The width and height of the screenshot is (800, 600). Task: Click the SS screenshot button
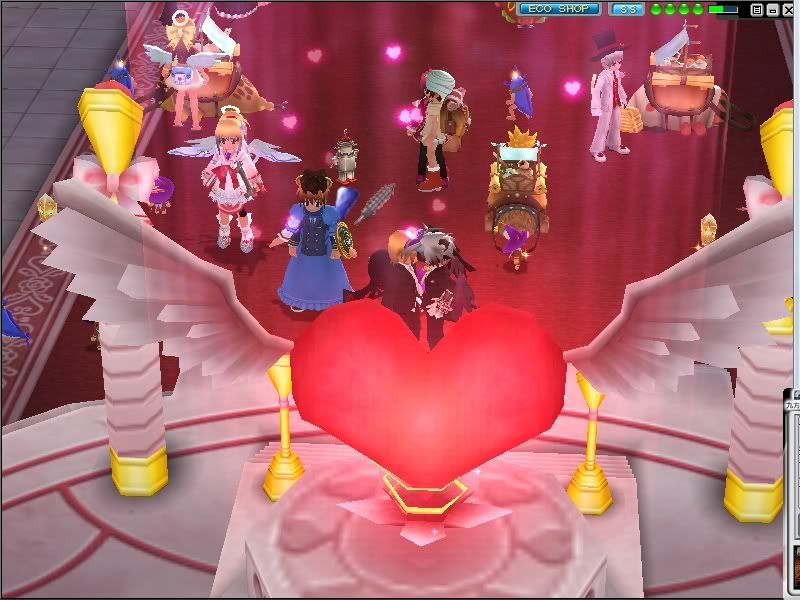627,9
